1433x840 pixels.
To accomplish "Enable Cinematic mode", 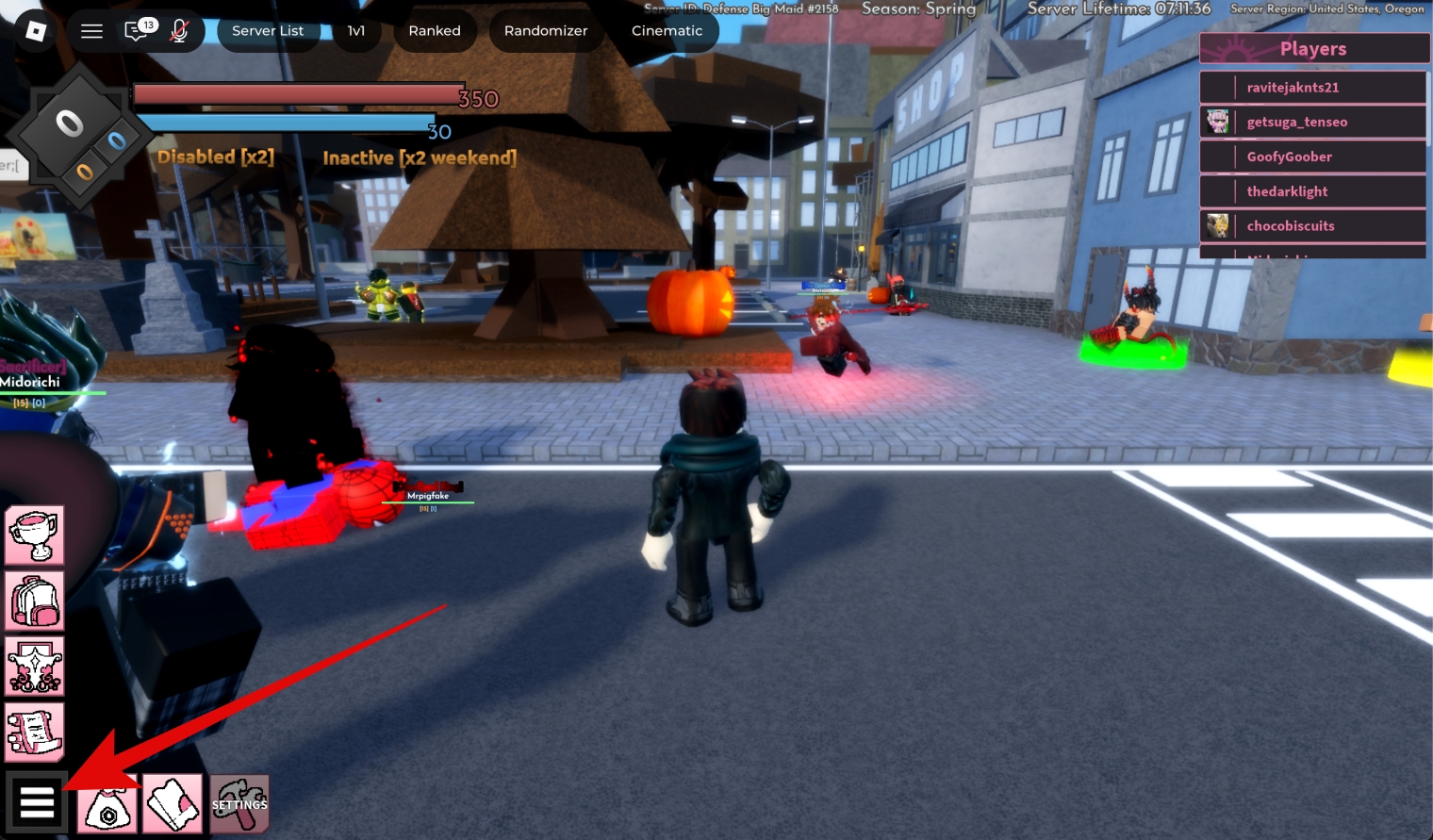I will click(667, 30).
